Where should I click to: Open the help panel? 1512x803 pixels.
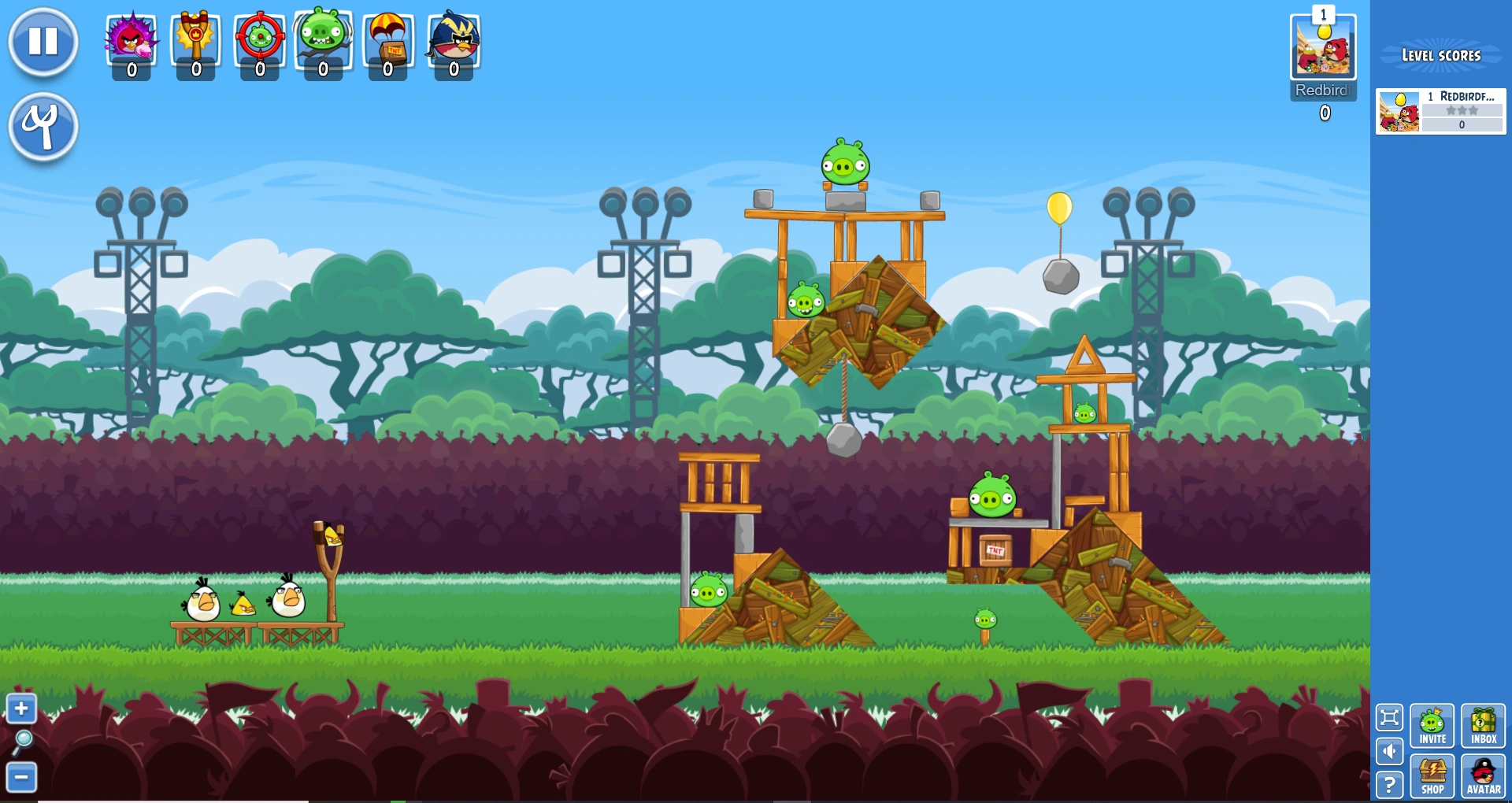[x=1390, y=784]
